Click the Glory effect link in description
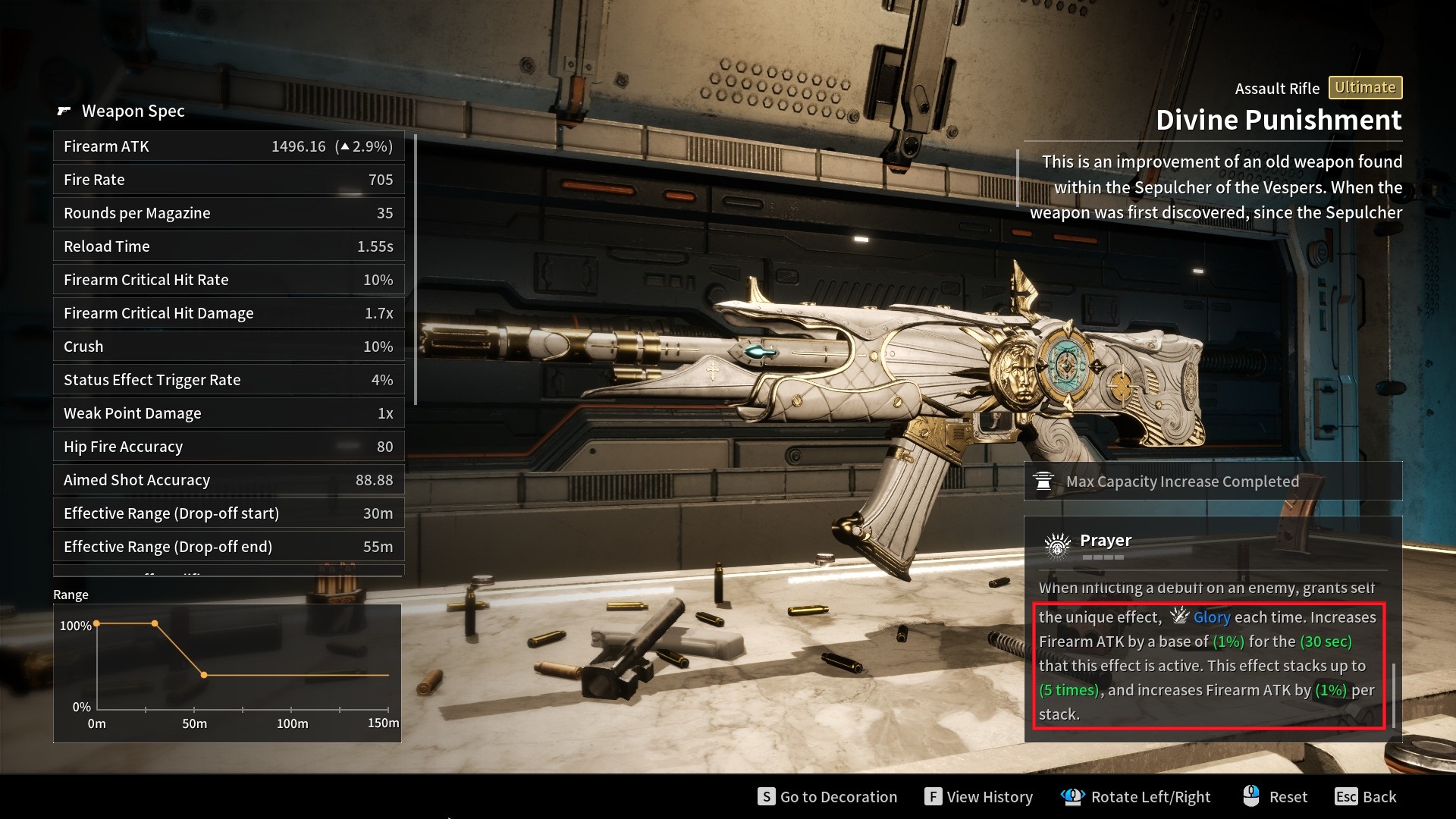The height and width of the screenshot is (819, 1456). tap(1211, 617)
